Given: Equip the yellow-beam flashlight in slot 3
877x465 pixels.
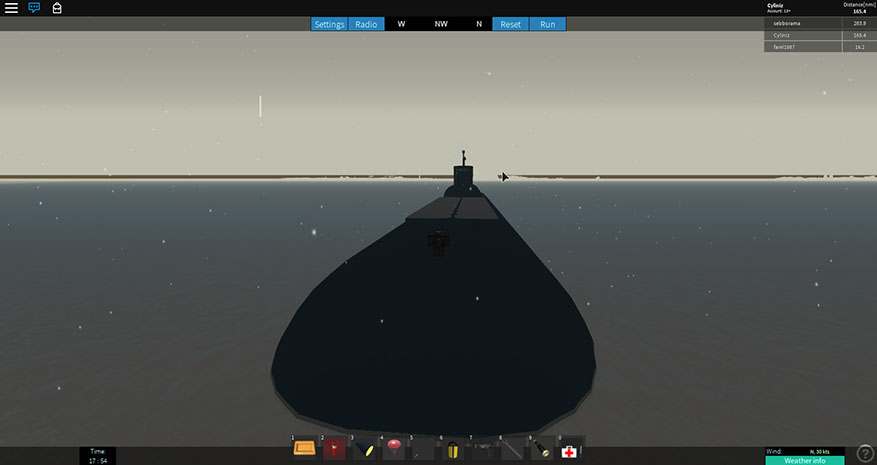Looking at the screenshot, I should point(364,449).
